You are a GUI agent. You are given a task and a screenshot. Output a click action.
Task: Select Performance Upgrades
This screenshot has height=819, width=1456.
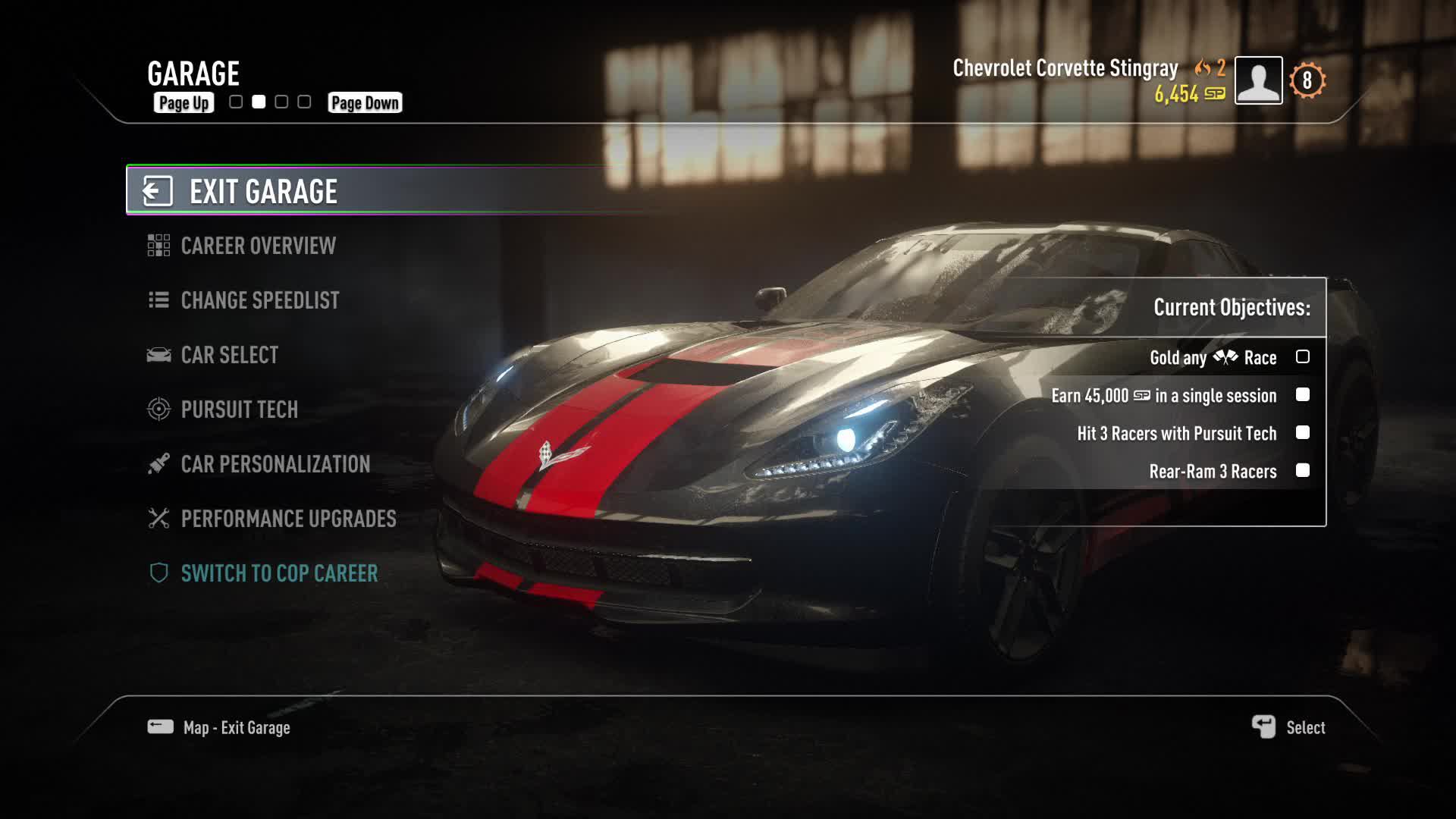(288, 519)
